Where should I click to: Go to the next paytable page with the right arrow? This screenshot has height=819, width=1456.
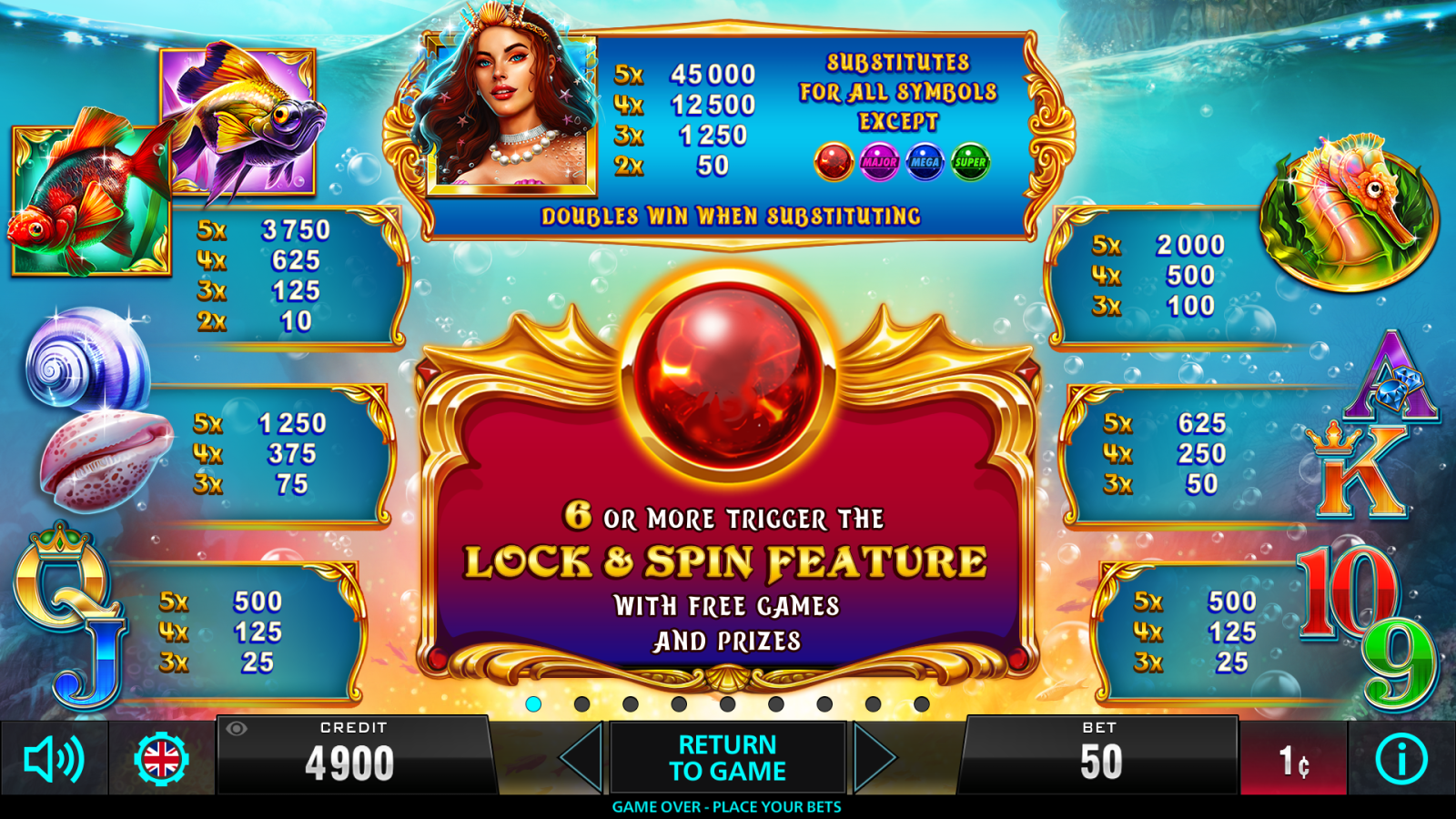[871, 756]
